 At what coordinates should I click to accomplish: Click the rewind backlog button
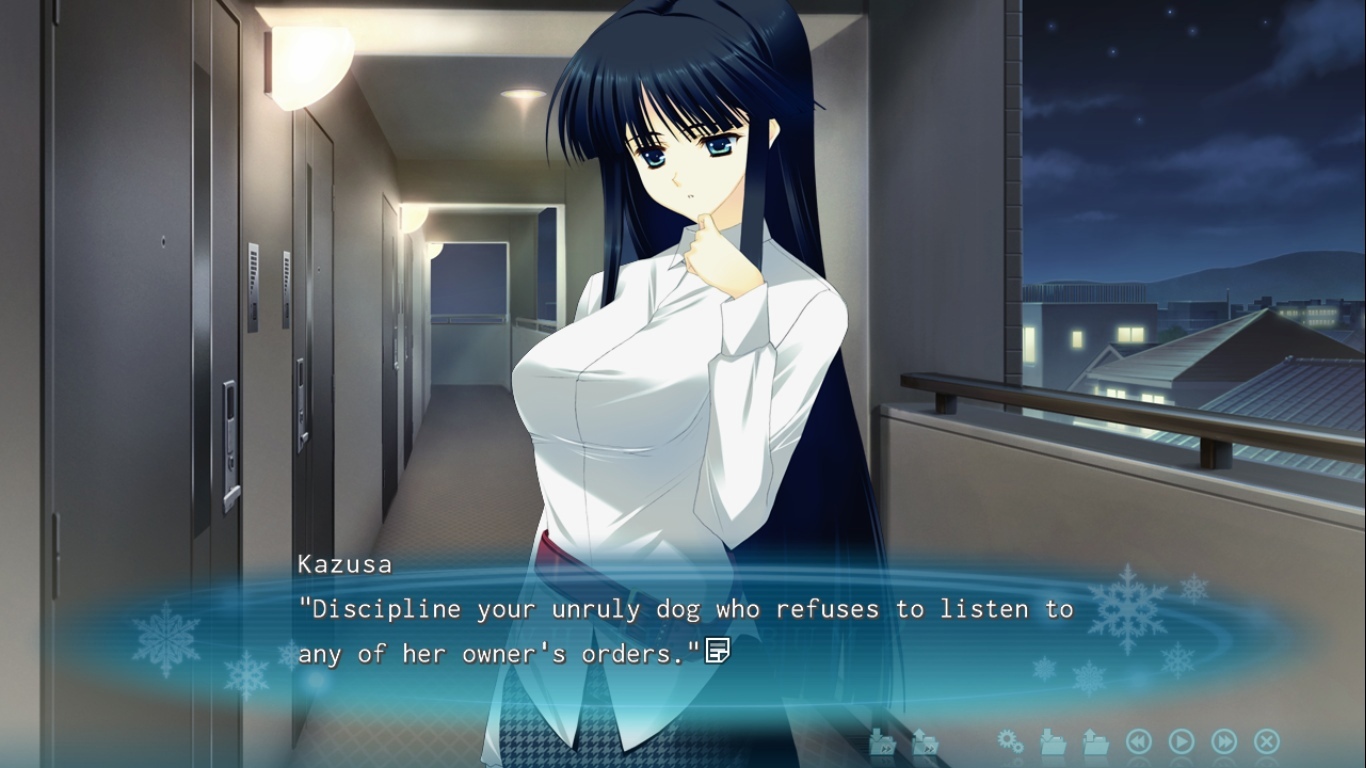1138,741
